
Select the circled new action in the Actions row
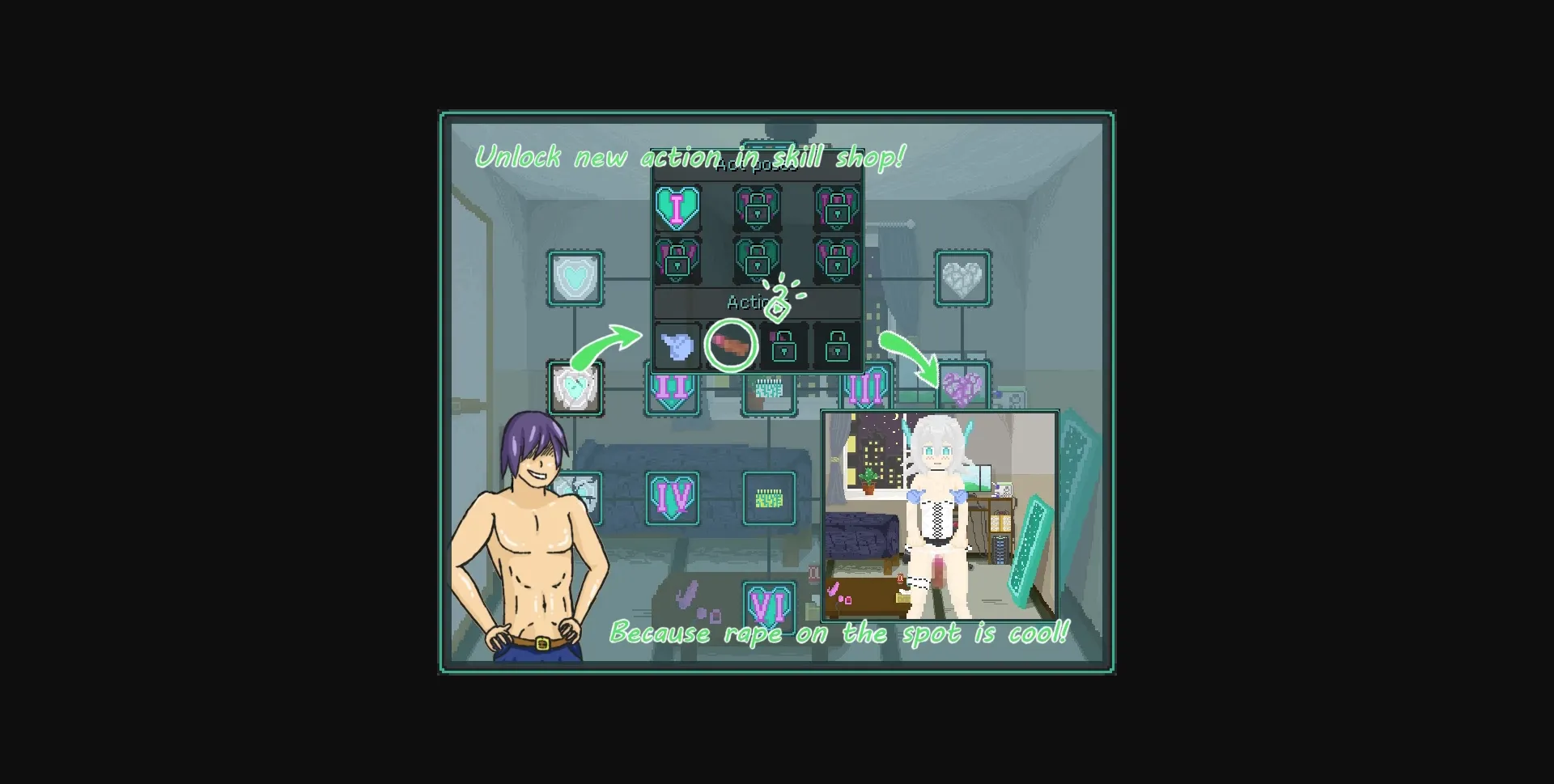click(x=729, y=346)
